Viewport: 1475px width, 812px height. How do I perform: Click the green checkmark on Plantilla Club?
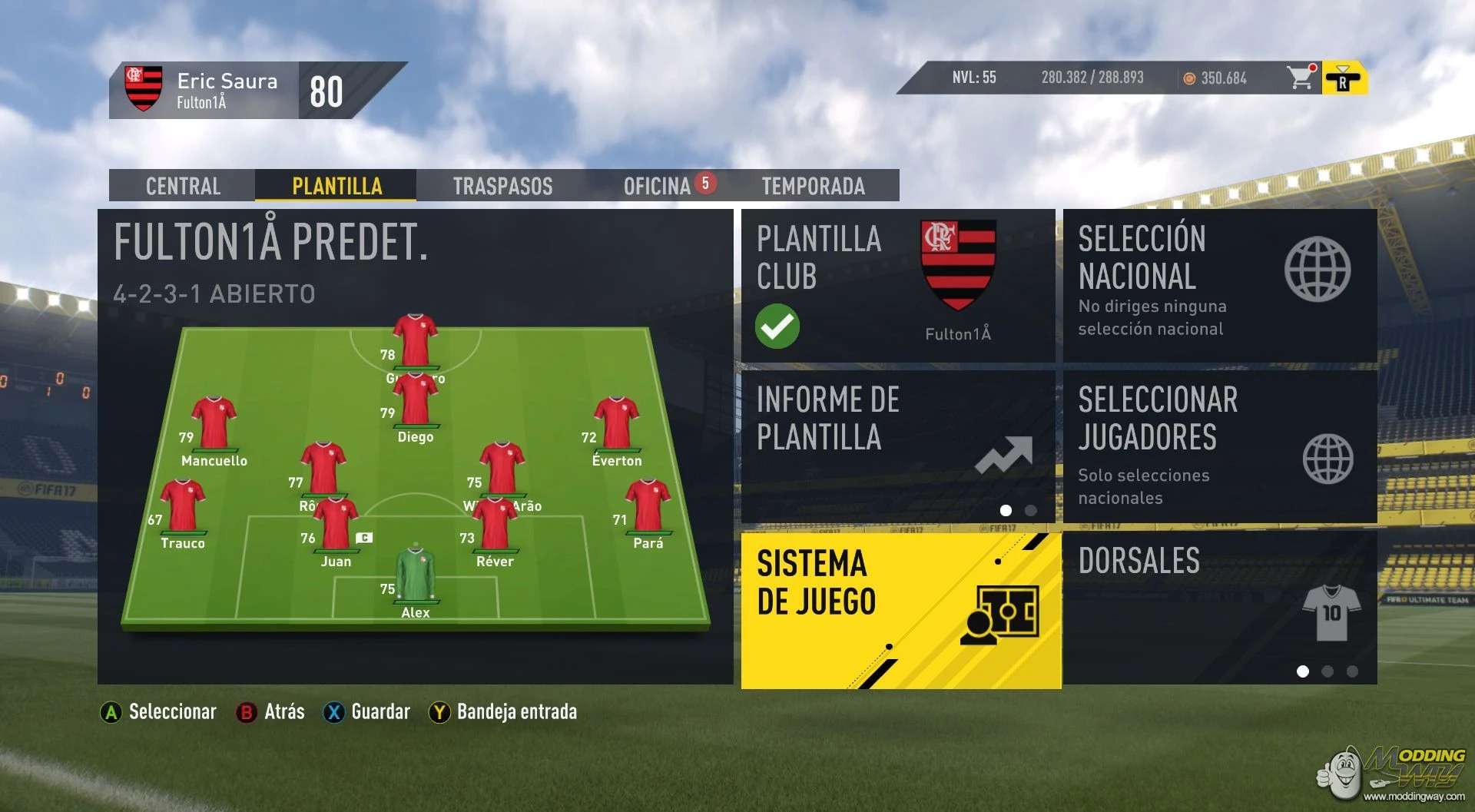pyautogui.click(x=777, y=326)
